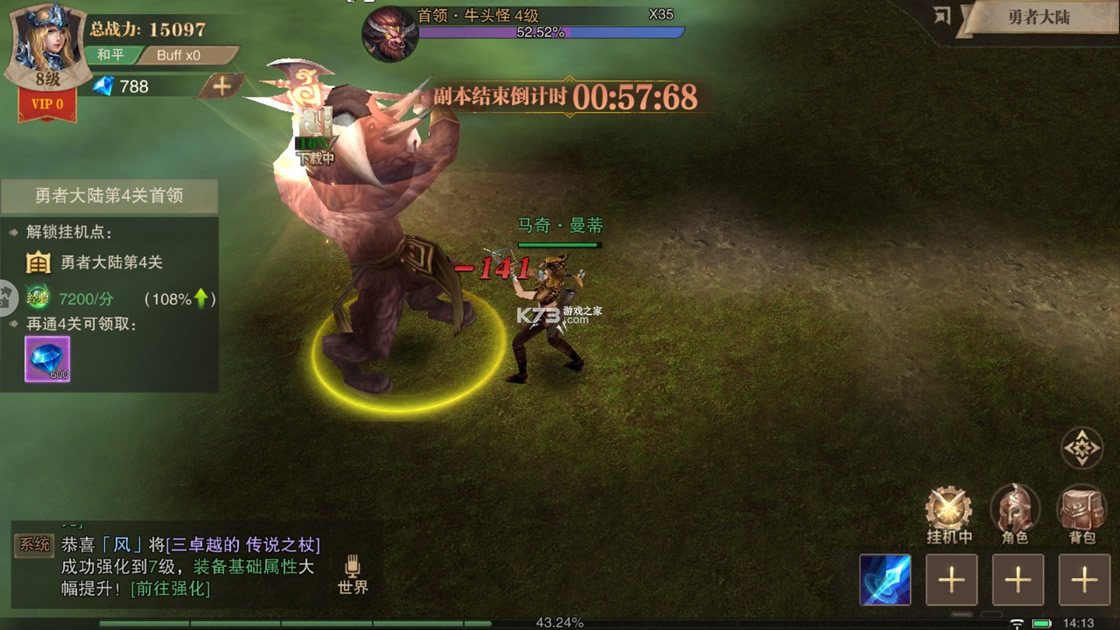Viewport: 1120px width, 630px height.
Task: Tap the 世界 voice chat microphone
Action: pyautogui.click(x=352, y=575)
